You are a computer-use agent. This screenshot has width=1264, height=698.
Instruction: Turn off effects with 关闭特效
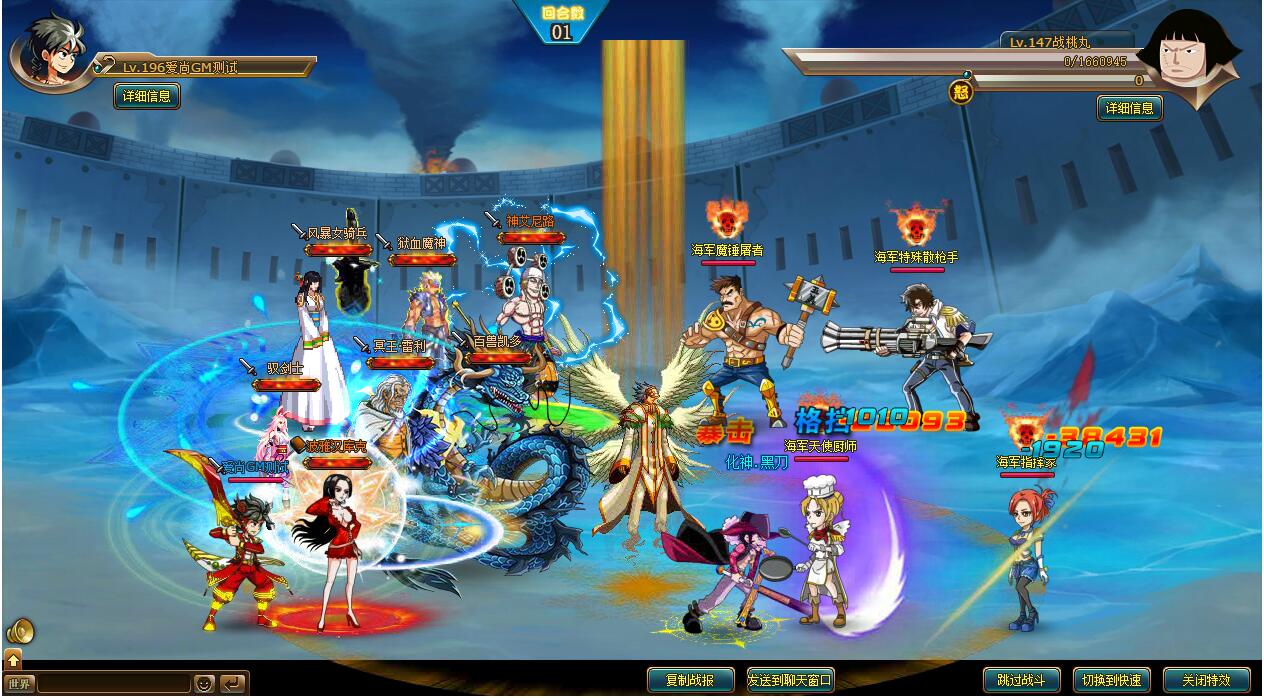tap(1206, 680)
